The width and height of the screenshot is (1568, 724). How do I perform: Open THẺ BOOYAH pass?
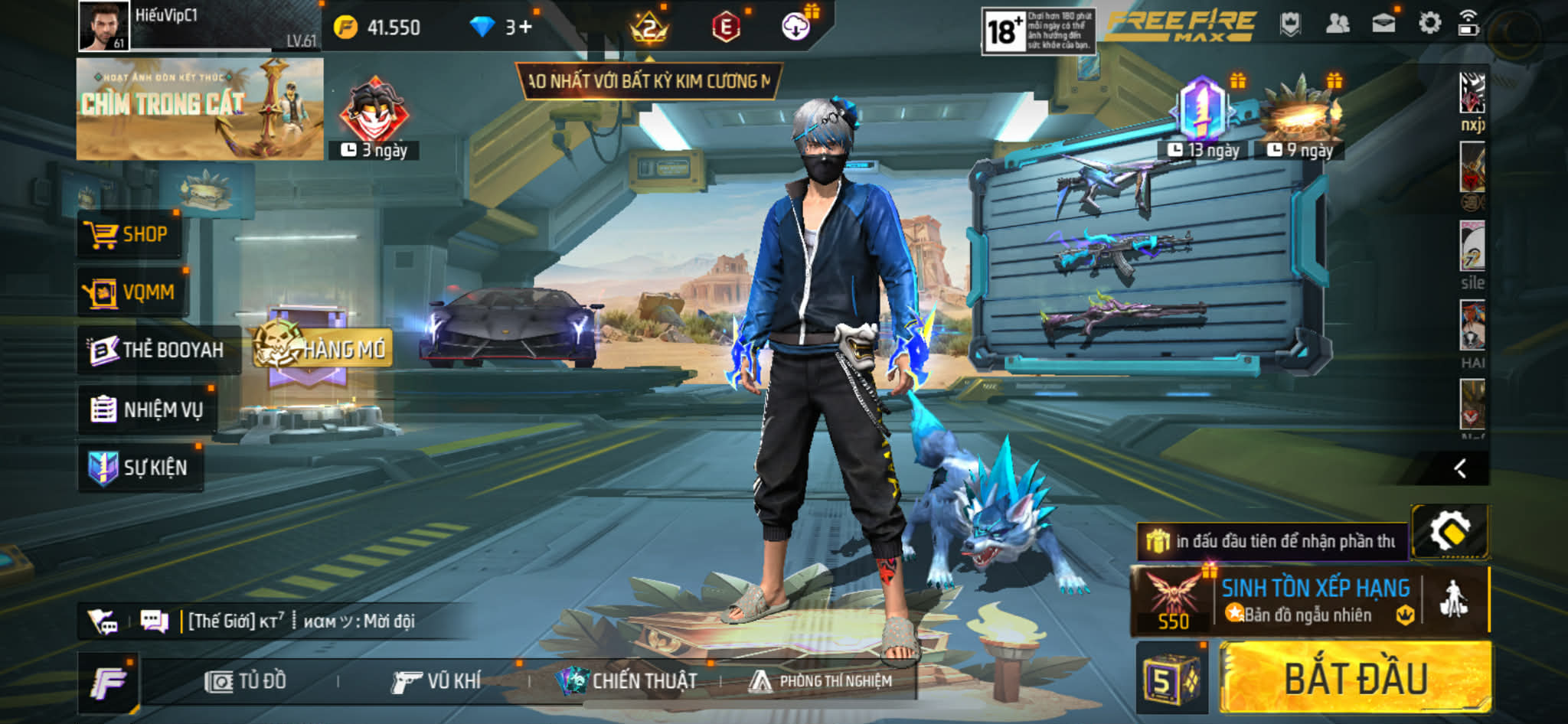[157, 351]
